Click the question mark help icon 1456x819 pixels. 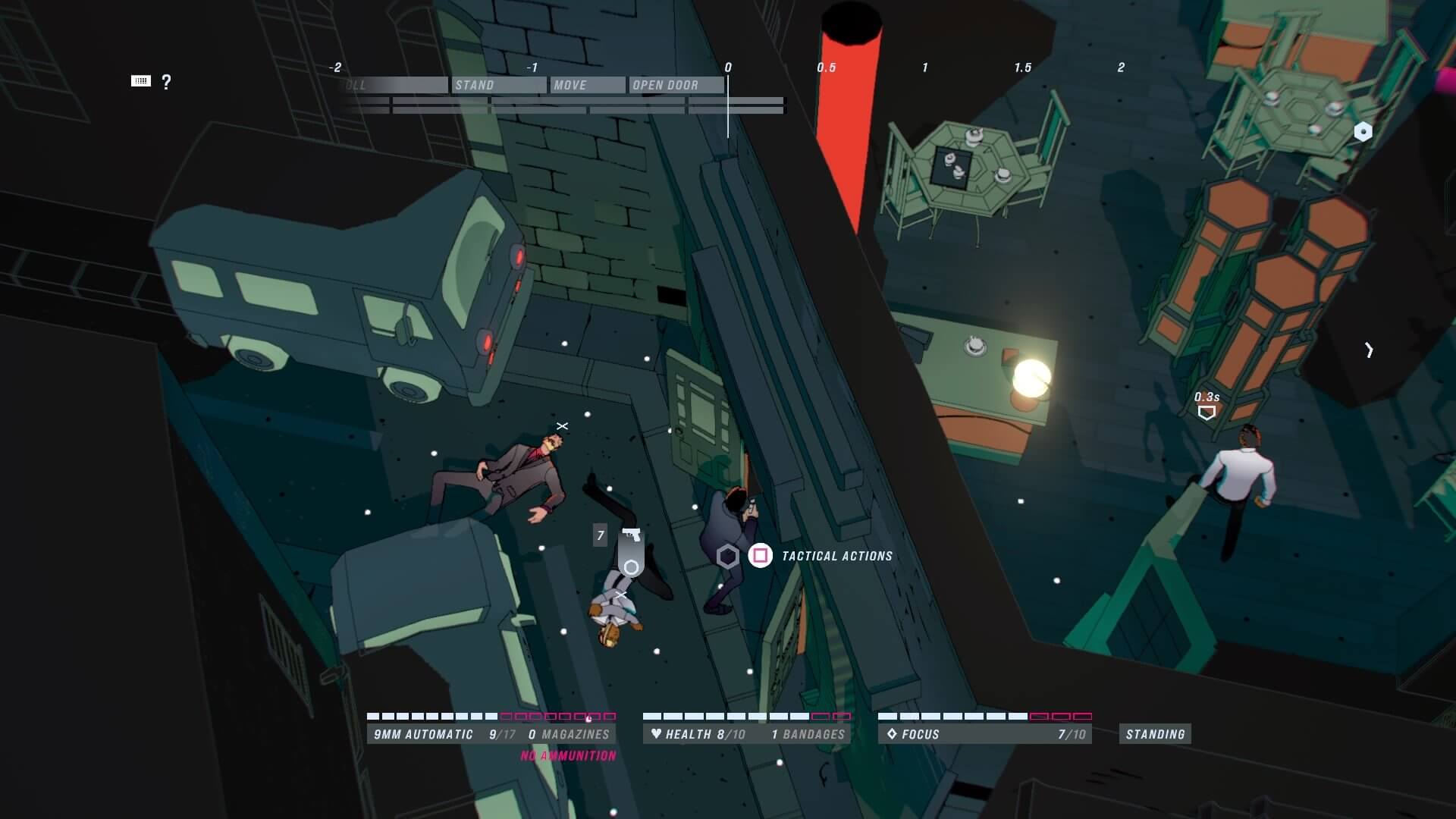pos(166,82)
